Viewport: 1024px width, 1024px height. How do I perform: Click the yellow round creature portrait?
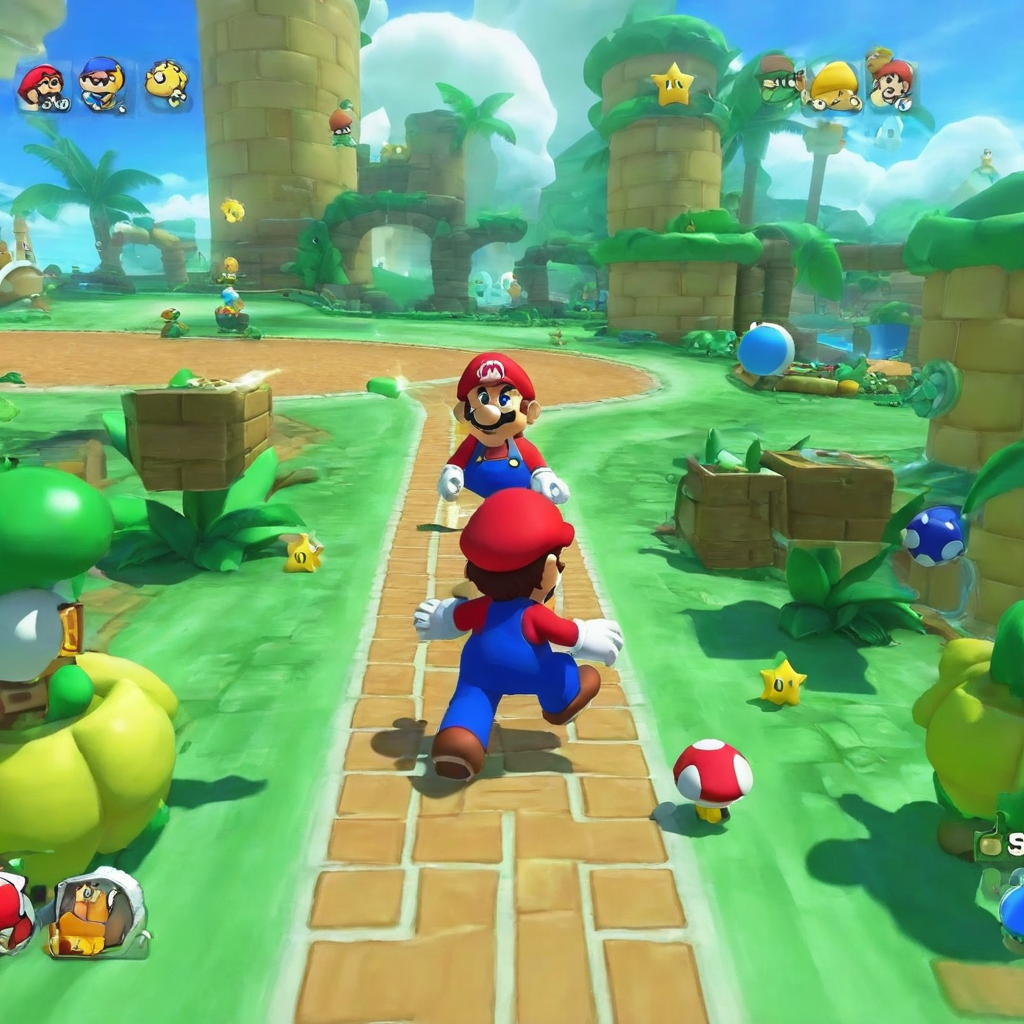(165, 82)
